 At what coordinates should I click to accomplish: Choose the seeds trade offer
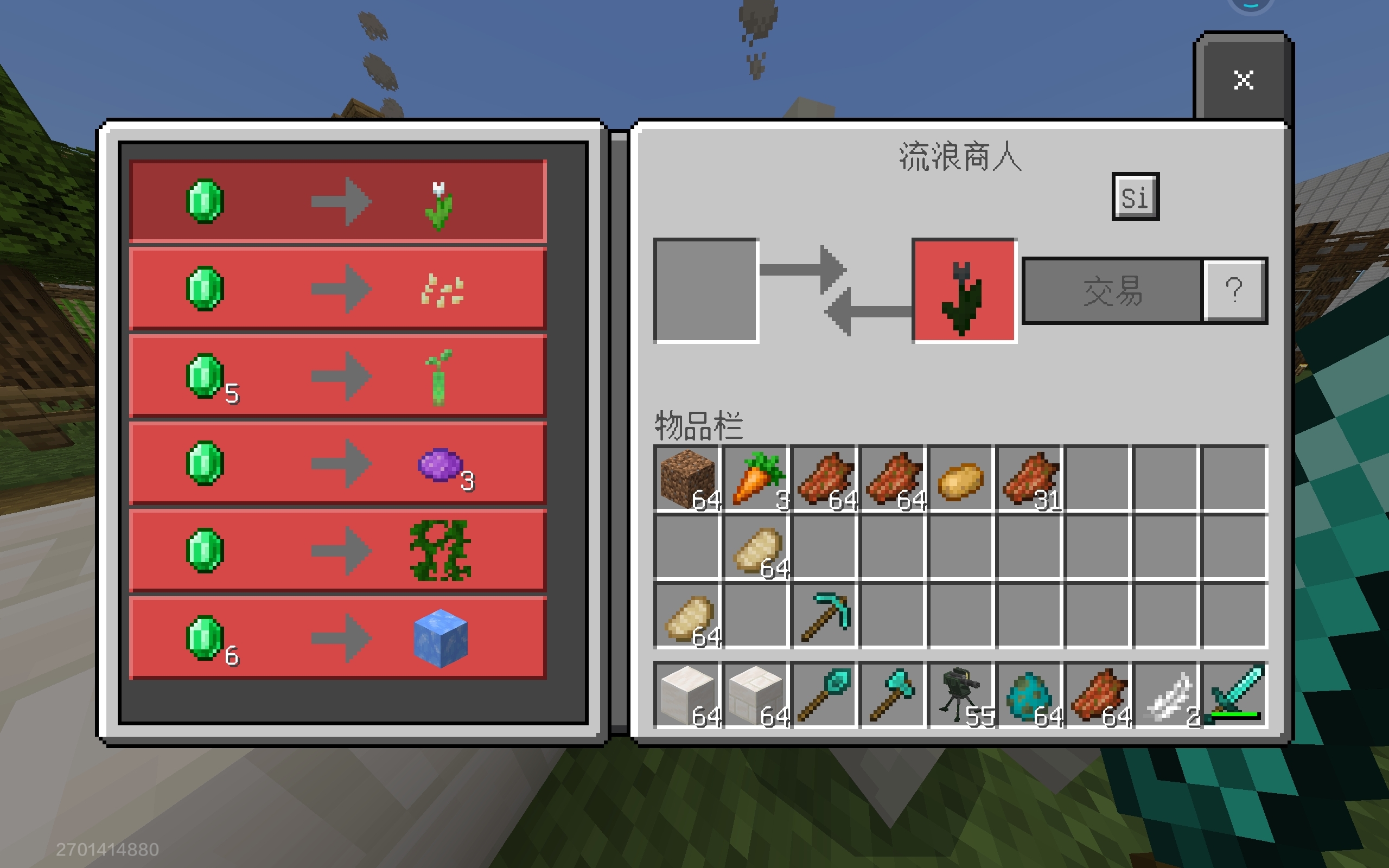click(337, 289)
